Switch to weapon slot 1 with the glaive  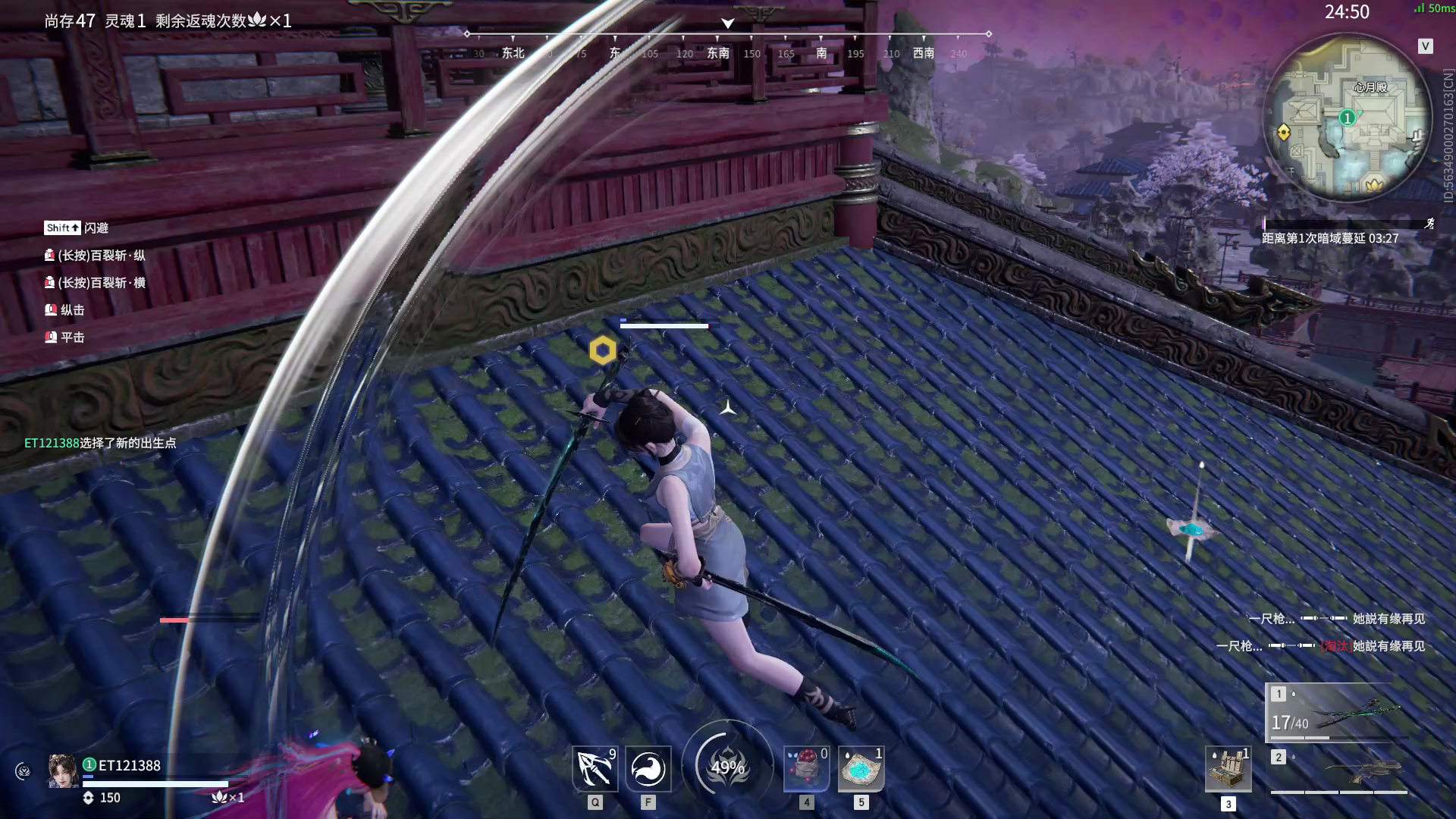[1359, 711]
